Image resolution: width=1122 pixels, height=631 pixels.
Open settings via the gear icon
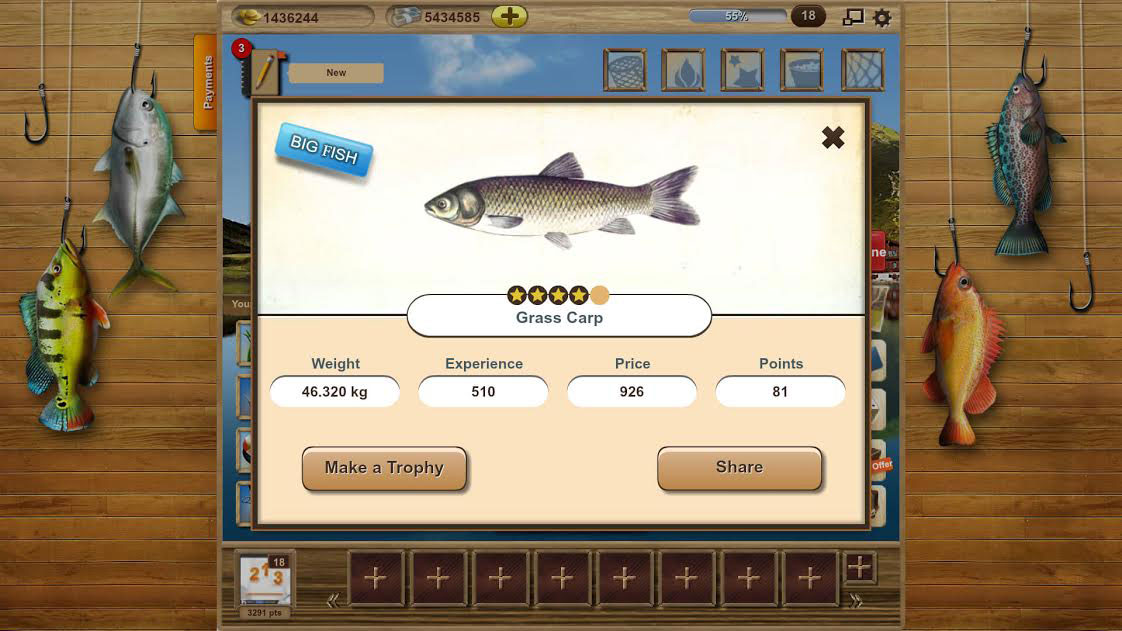[x=882, y=17]
